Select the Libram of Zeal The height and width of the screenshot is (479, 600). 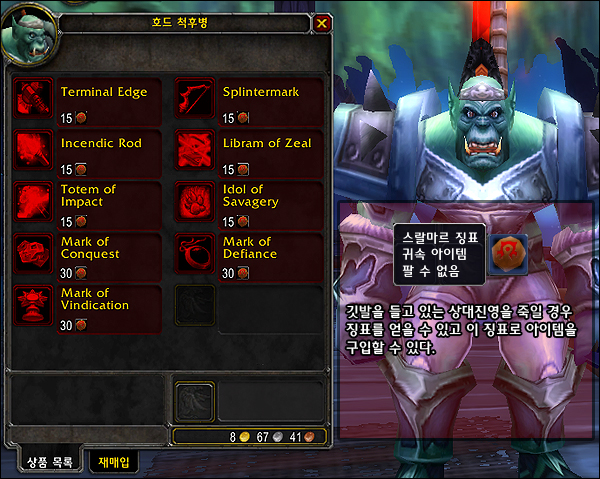coord(196,150)
